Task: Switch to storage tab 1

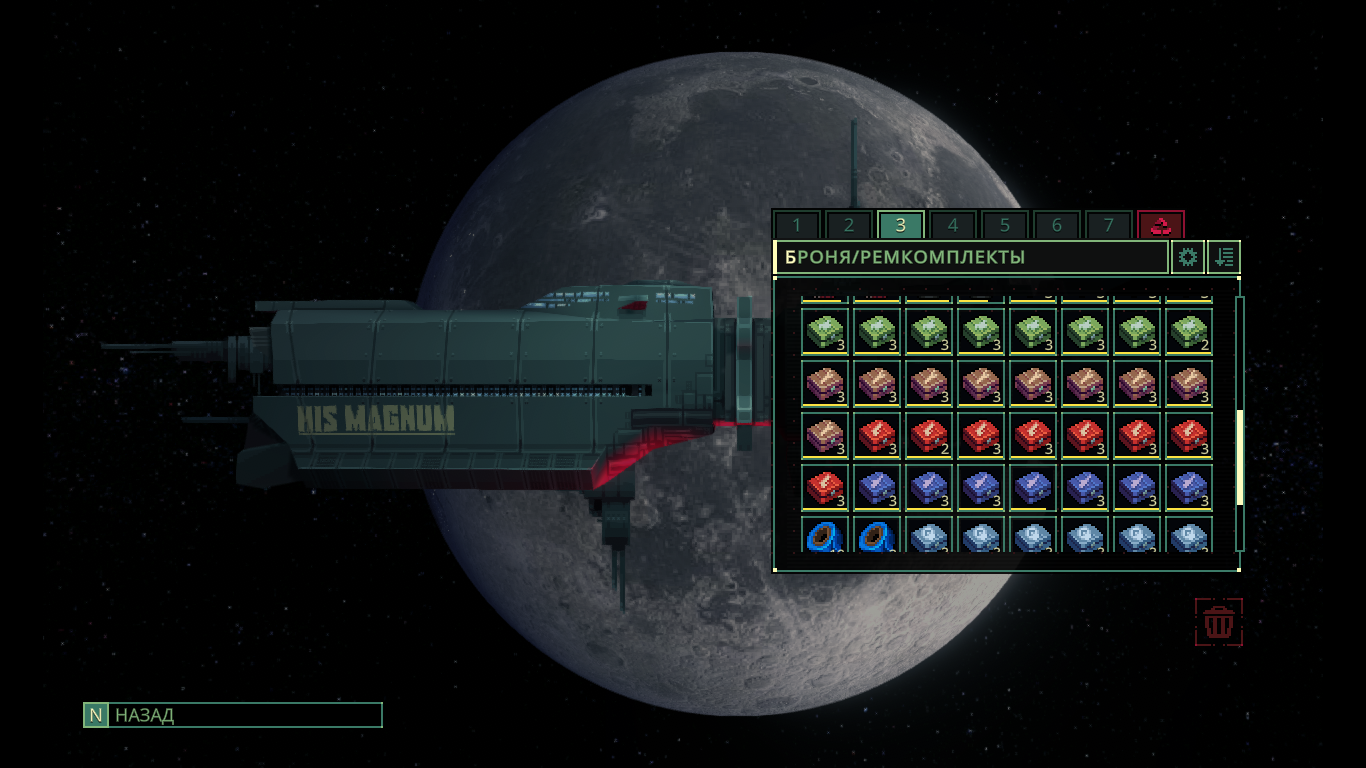Action: [797, 225]
